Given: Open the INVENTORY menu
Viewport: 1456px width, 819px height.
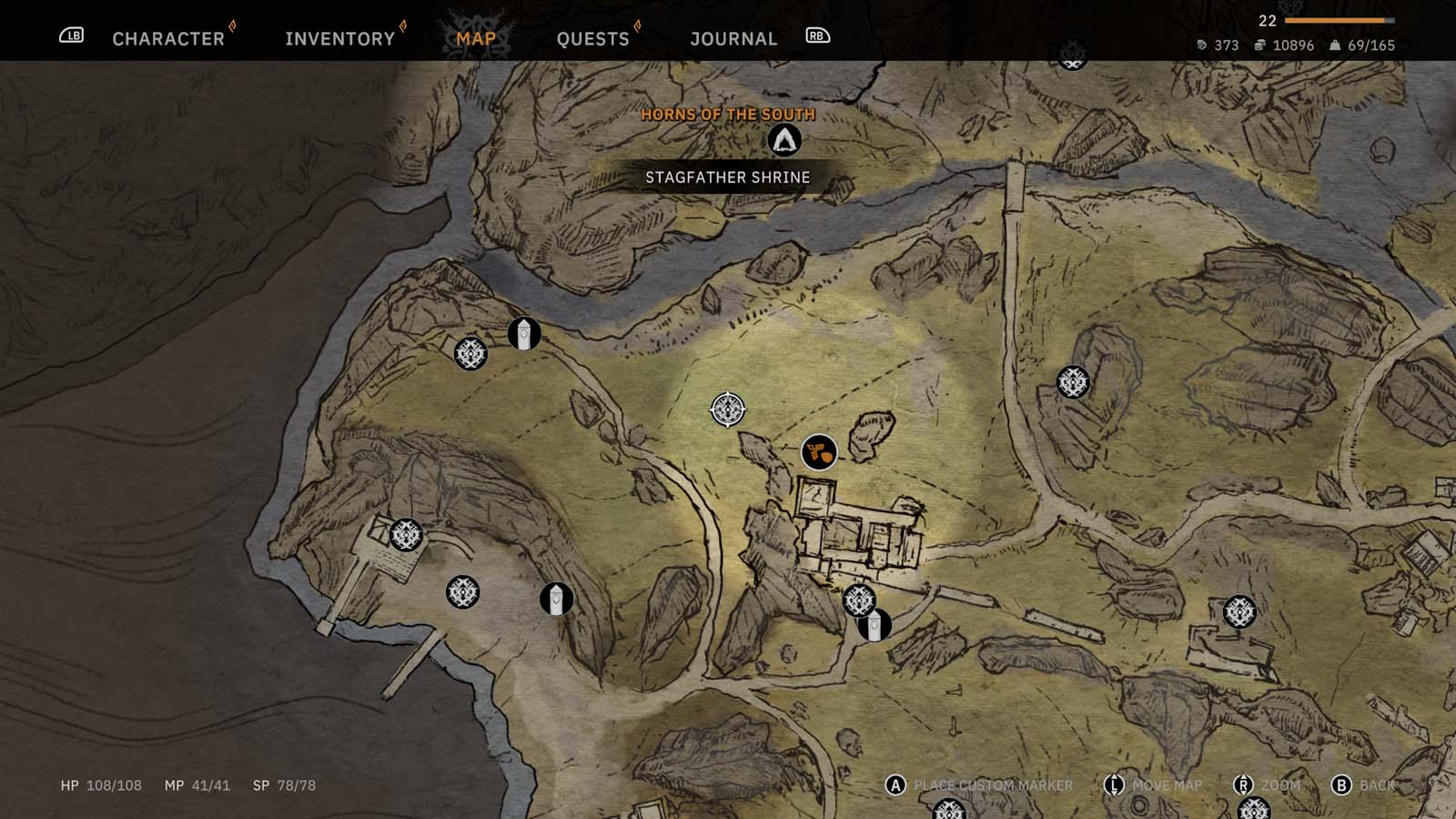Looking at the screenshot, I should pos(339,38).
